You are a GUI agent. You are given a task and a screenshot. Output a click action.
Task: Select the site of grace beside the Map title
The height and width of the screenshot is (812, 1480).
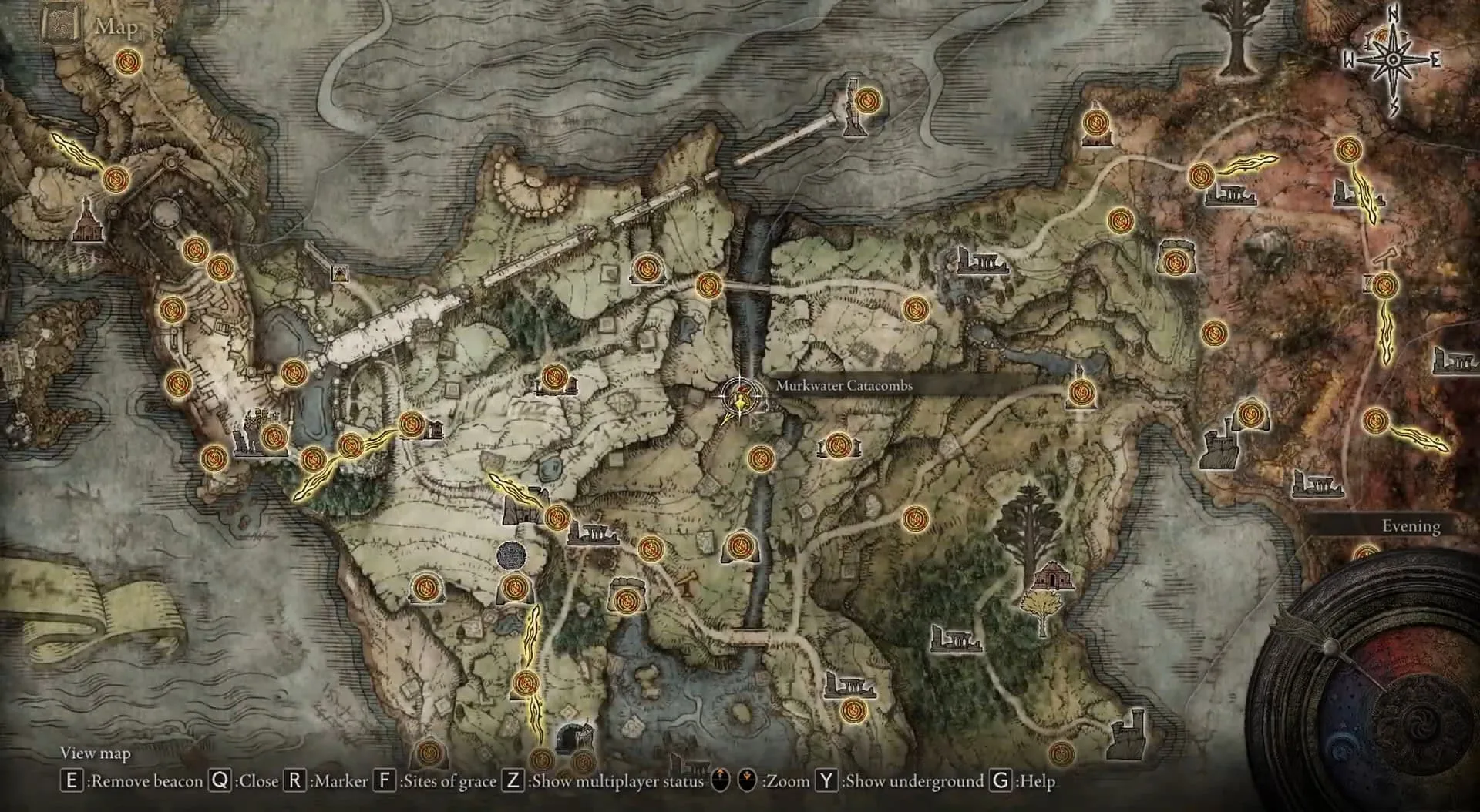click(x=126, y=62)
